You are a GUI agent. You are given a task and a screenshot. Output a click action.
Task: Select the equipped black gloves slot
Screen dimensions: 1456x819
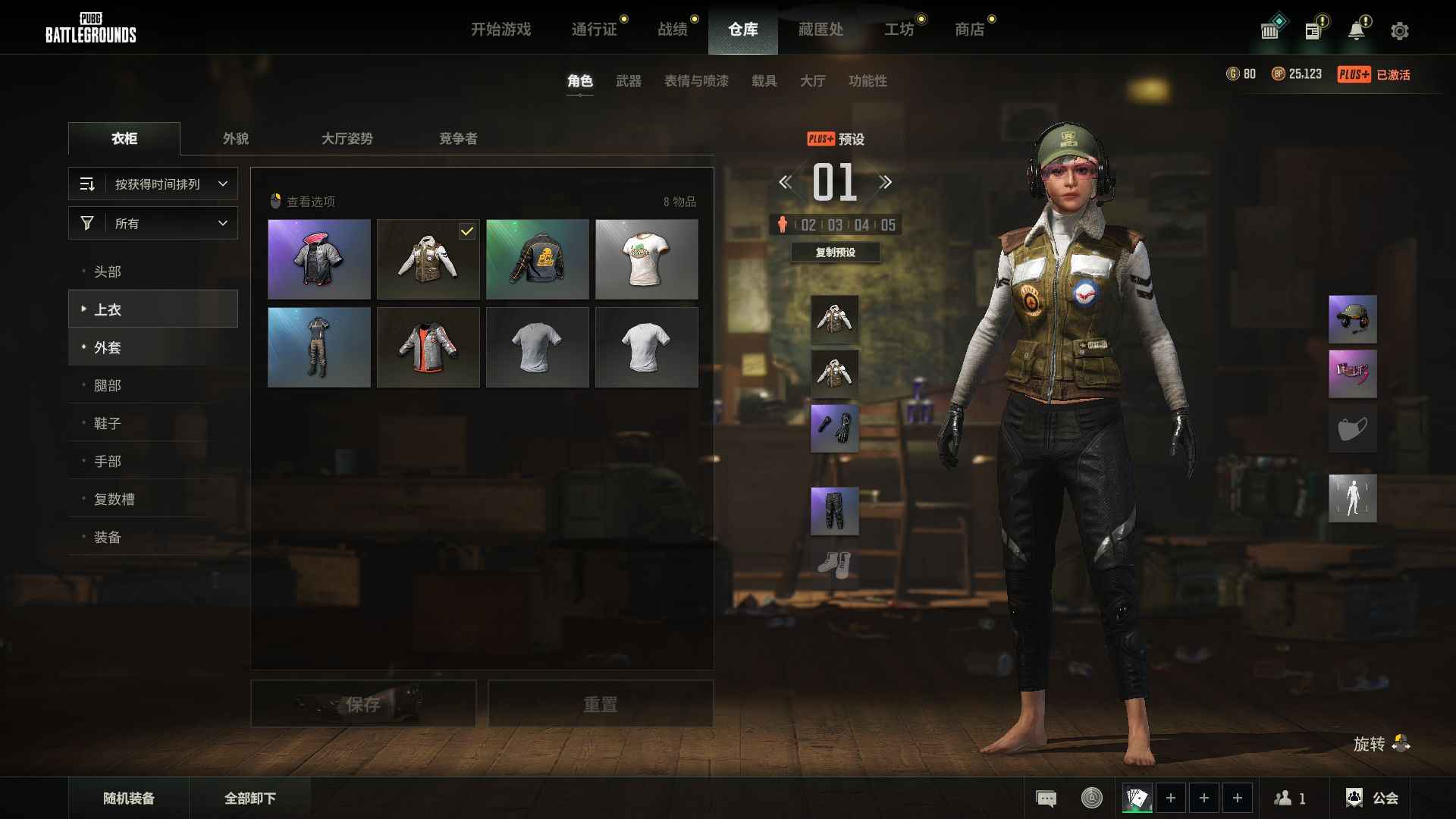tap(834, 428)
